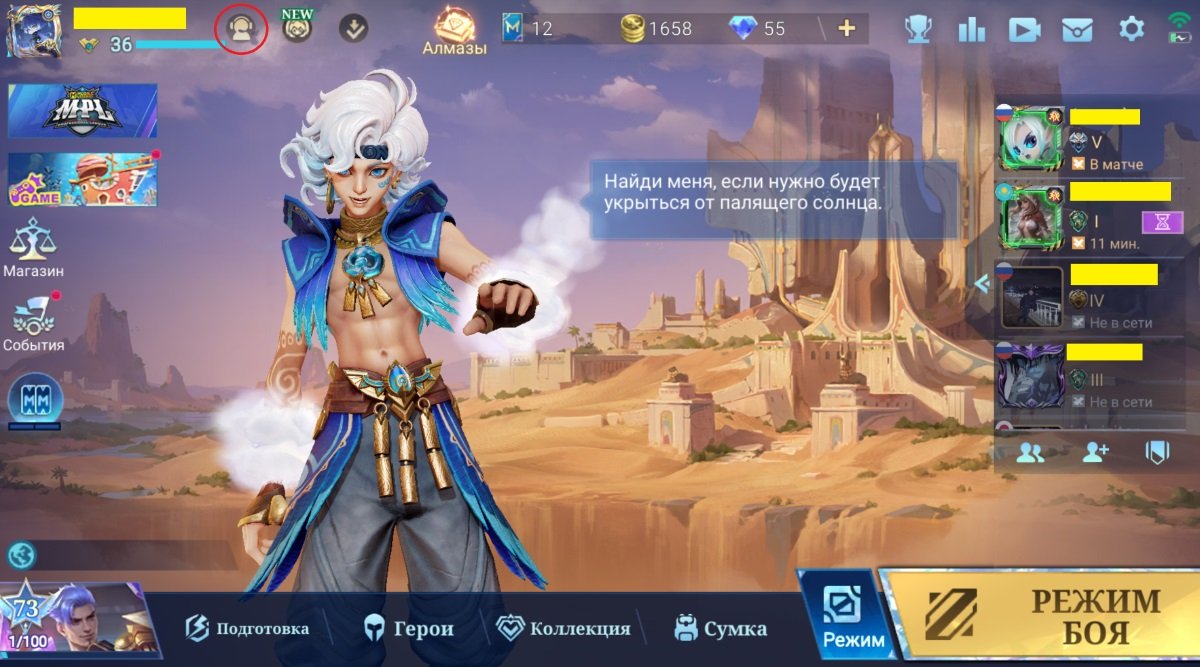Open the Магазин shop
The width and height of the screenshot is (1200, 667).
coord(33,249)
